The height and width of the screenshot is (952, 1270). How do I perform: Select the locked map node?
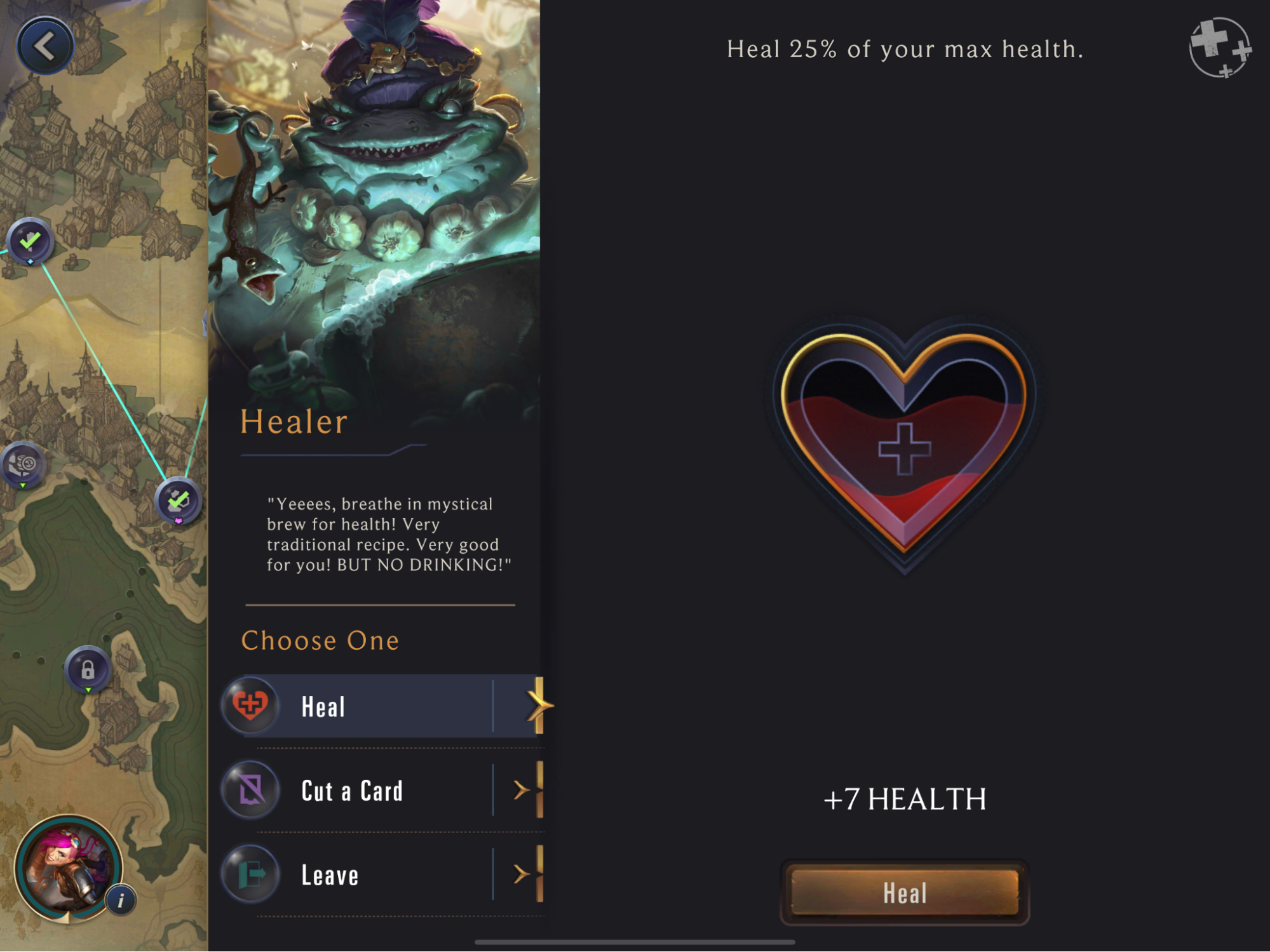pyautogui.click(x=88, y=669)
